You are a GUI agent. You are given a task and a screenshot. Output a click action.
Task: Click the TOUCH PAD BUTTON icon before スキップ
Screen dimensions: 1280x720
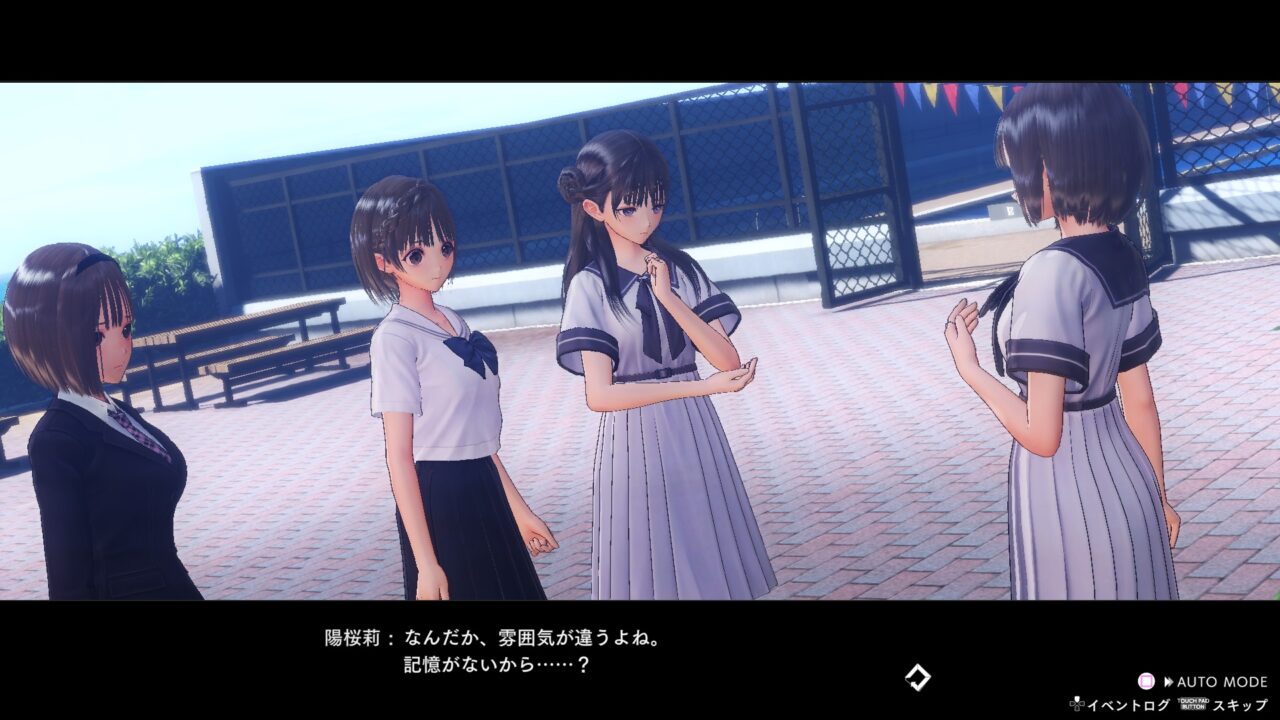(x=1192, y=703)
